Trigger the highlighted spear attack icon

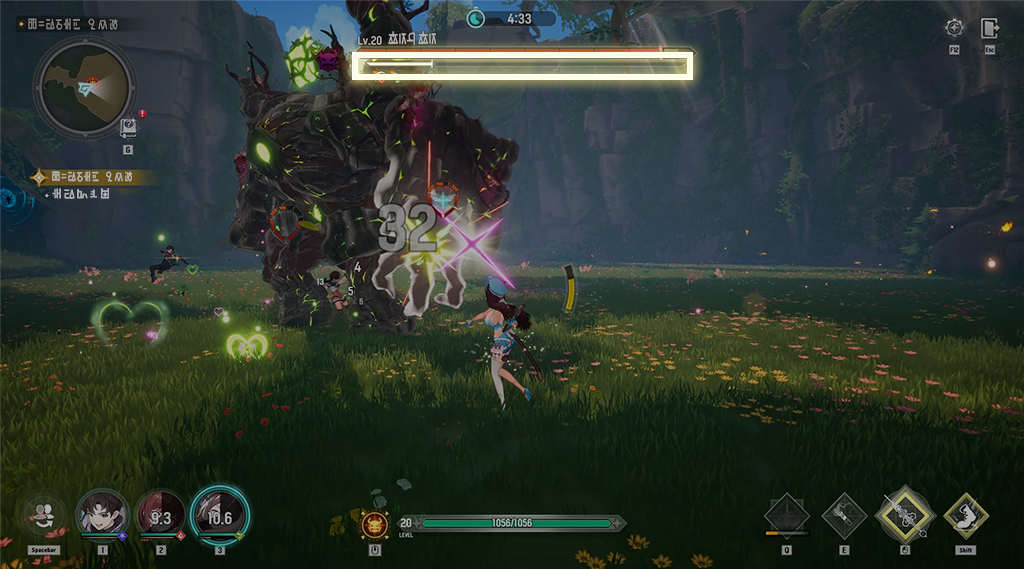coord(904,515)
